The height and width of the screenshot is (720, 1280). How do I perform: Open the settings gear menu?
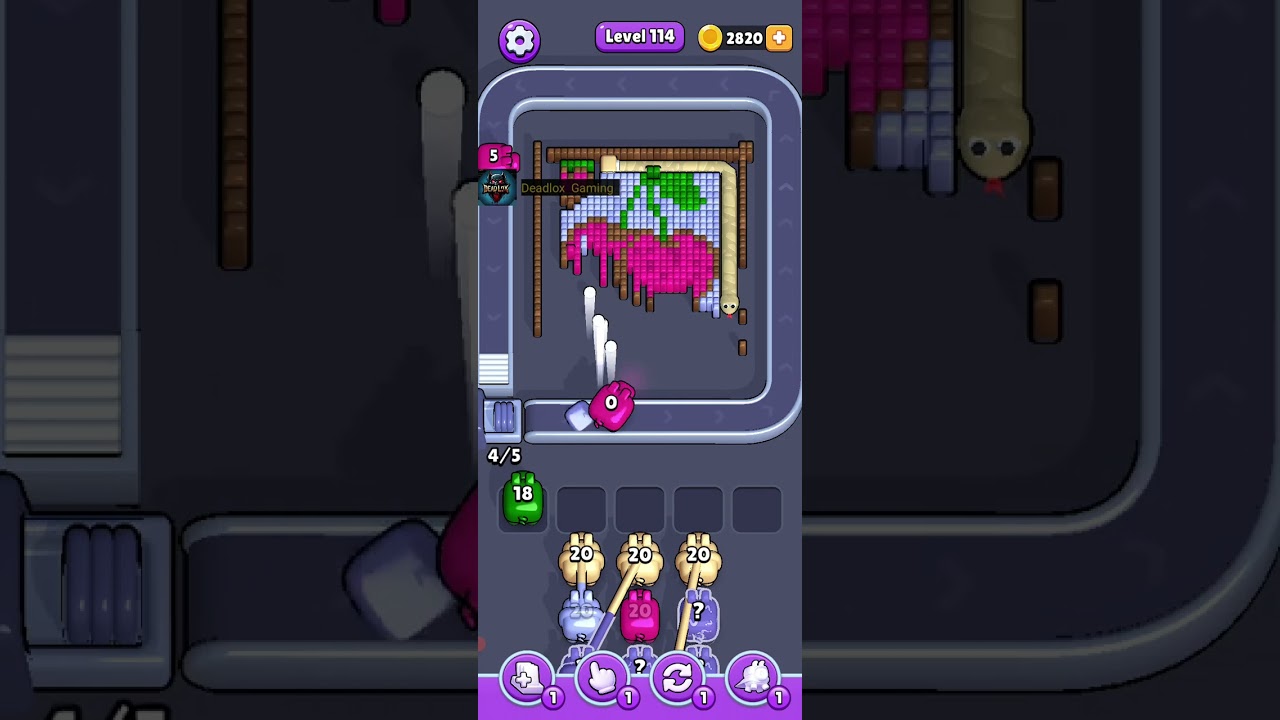[x=519, y=40]
